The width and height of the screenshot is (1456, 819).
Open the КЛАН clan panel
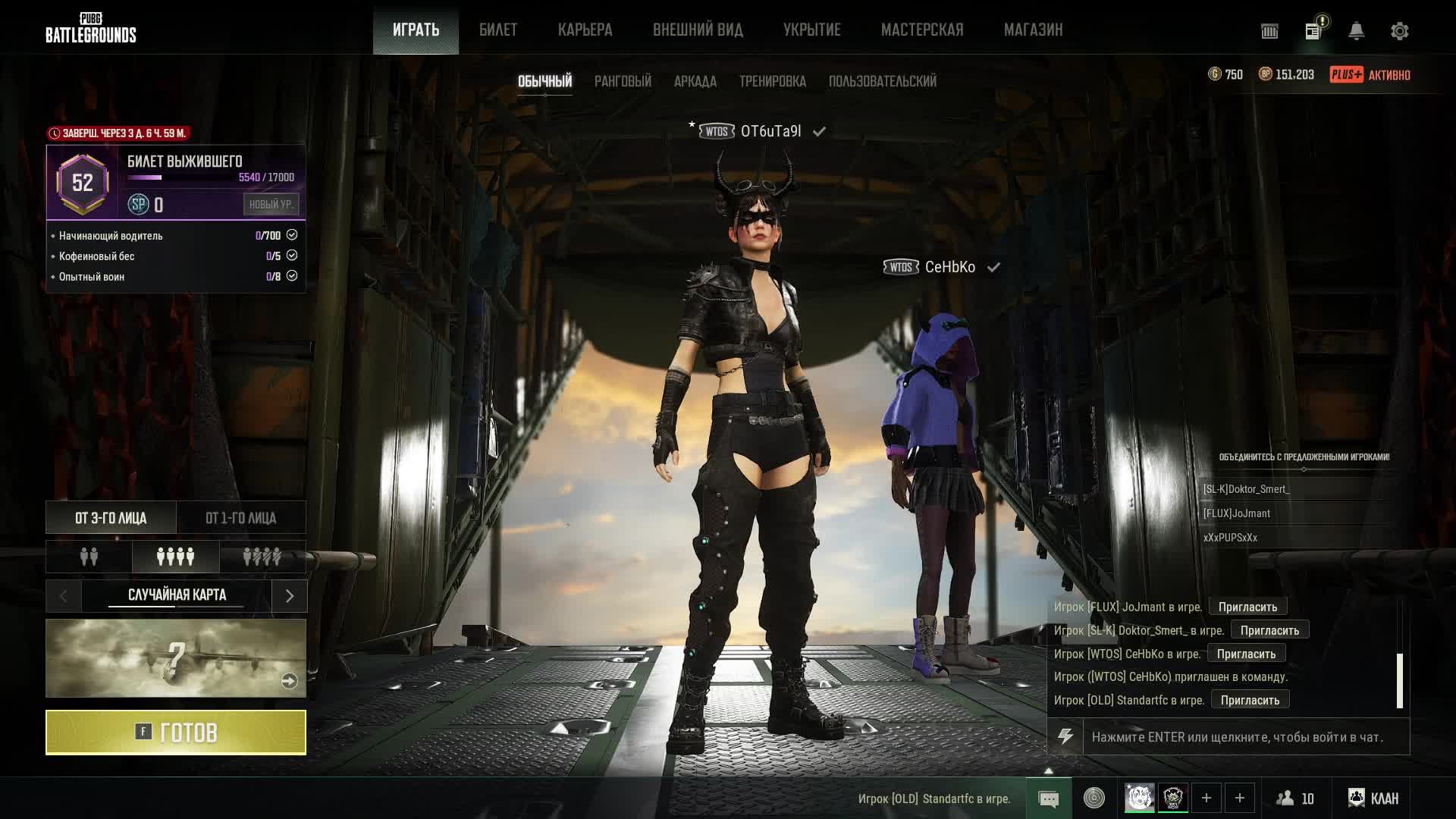click(x=1373, y=798)
